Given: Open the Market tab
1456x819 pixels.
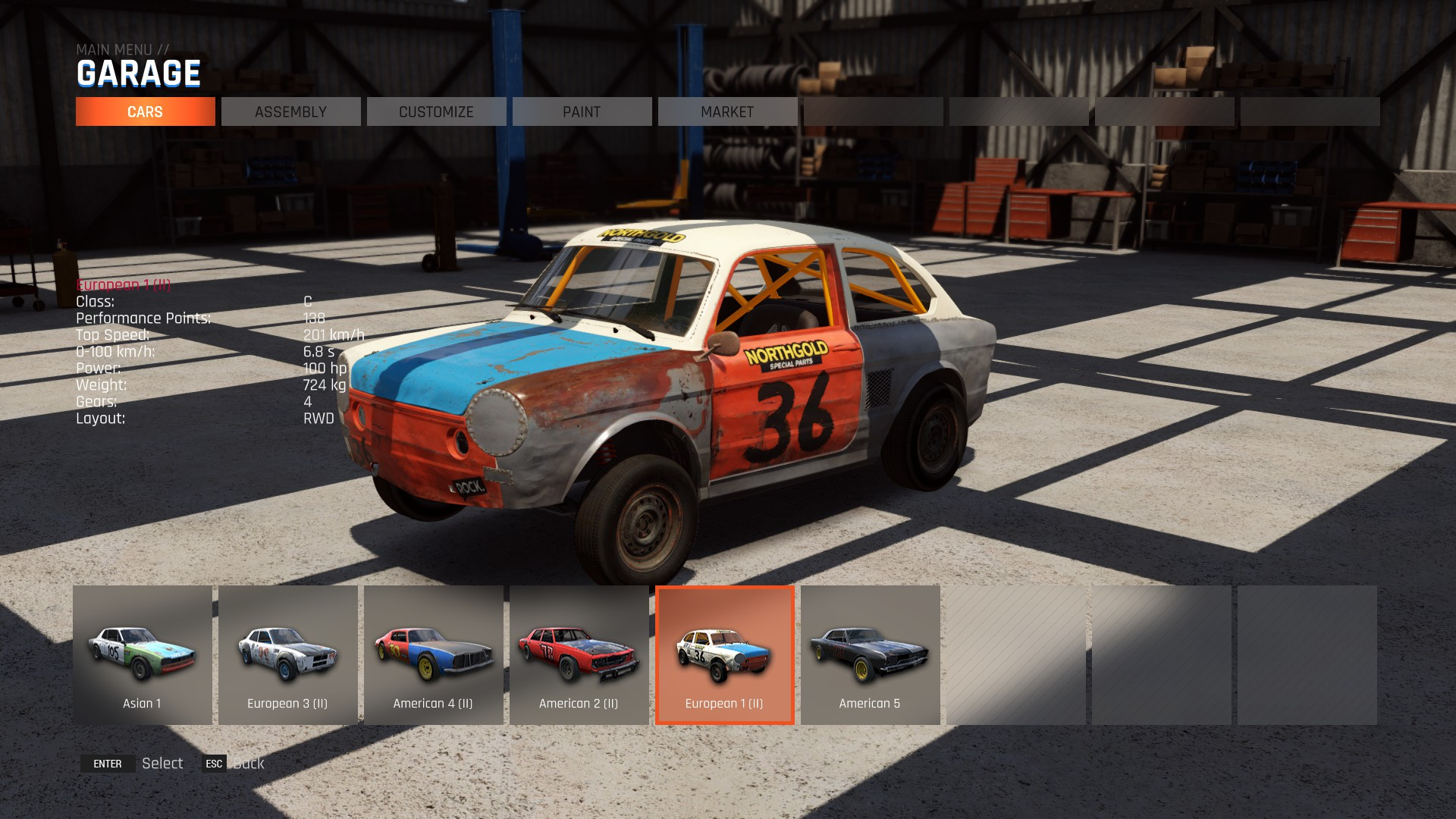Looking at the screenshot, I should coord(727,111).
